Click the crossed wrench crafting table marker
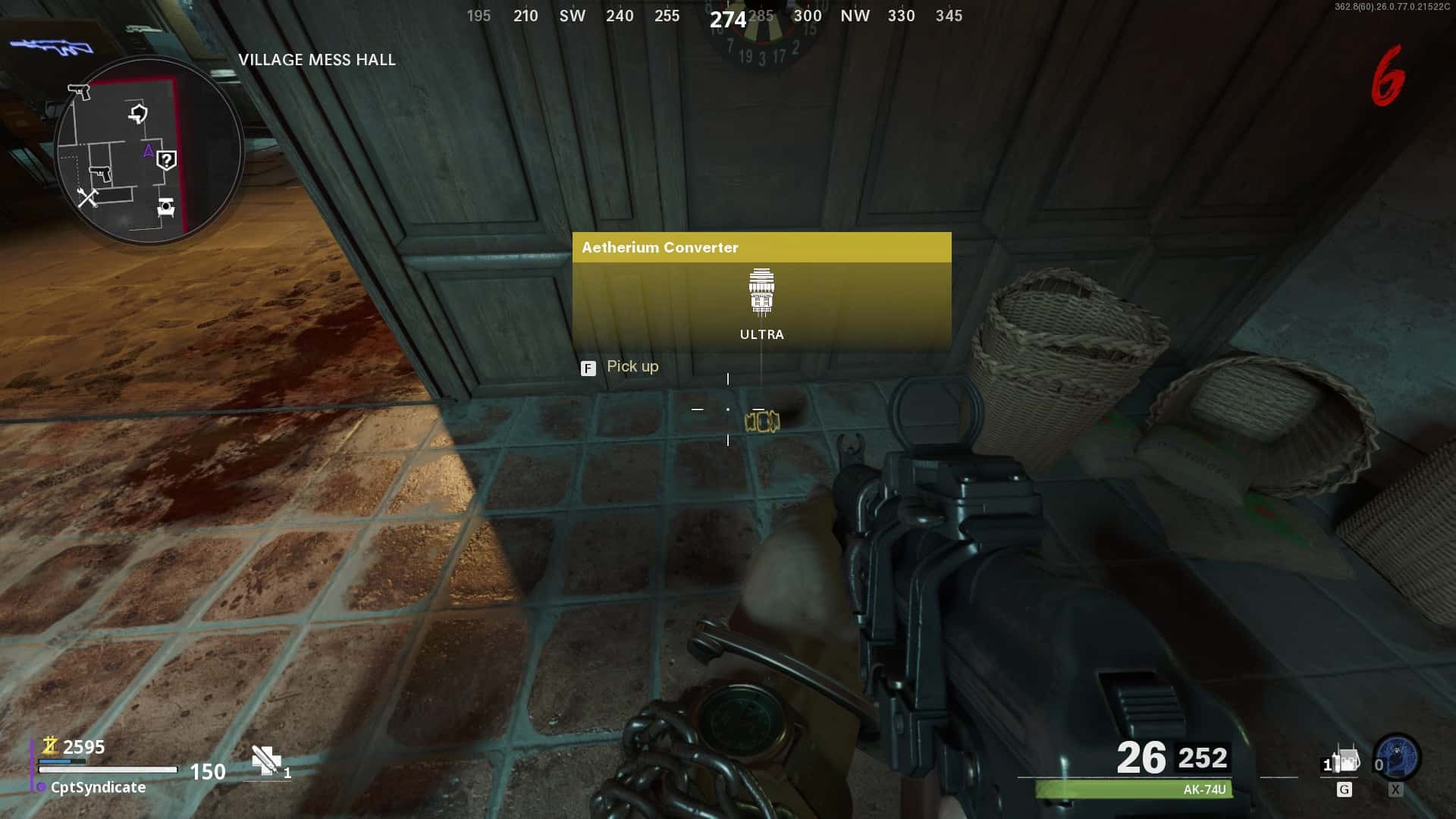Viewport: 1456px width, 819px height. (88, 198)
